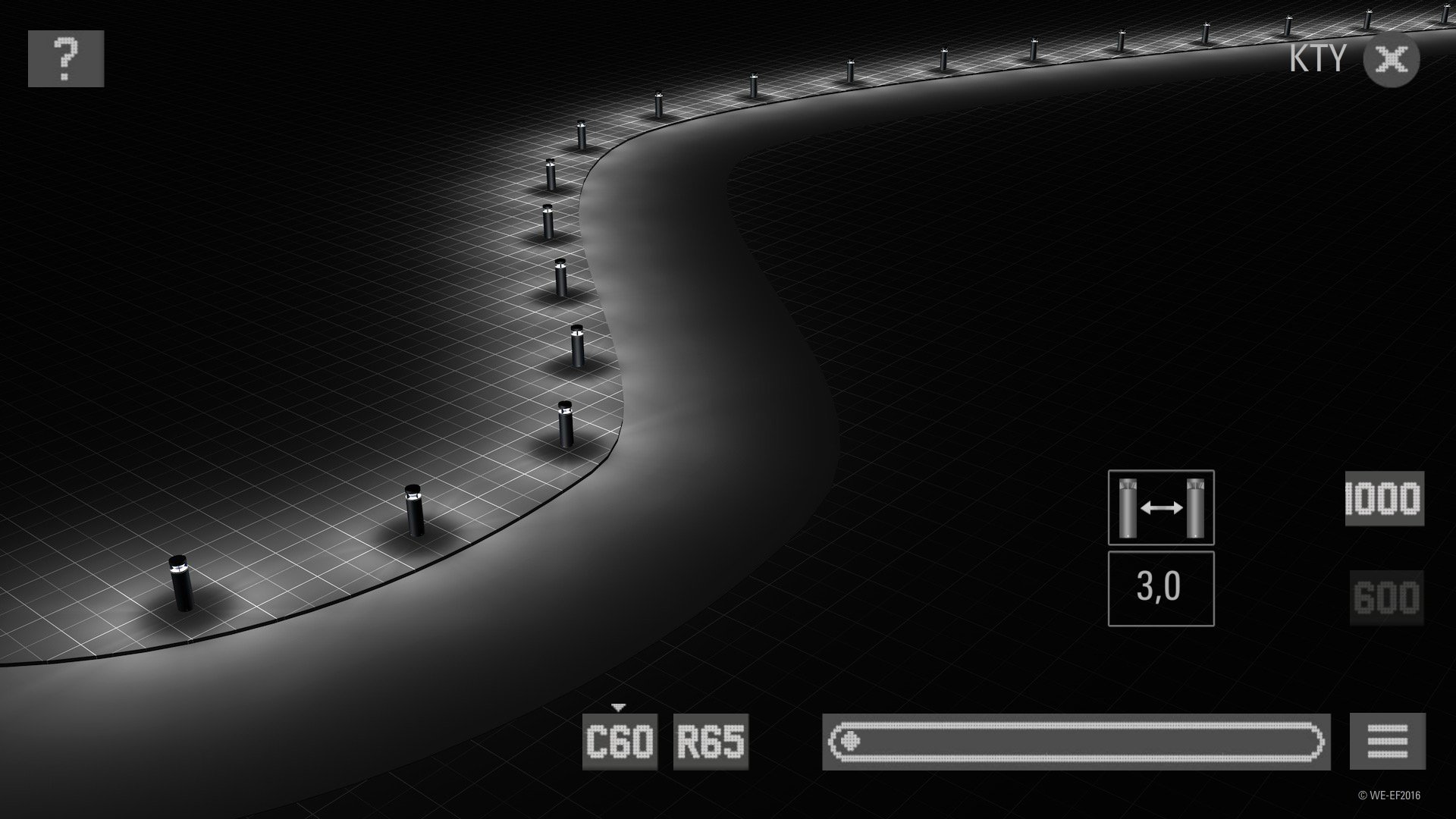Choose the 1000 height option
1456x819 pixels.
coord(1385,498)
